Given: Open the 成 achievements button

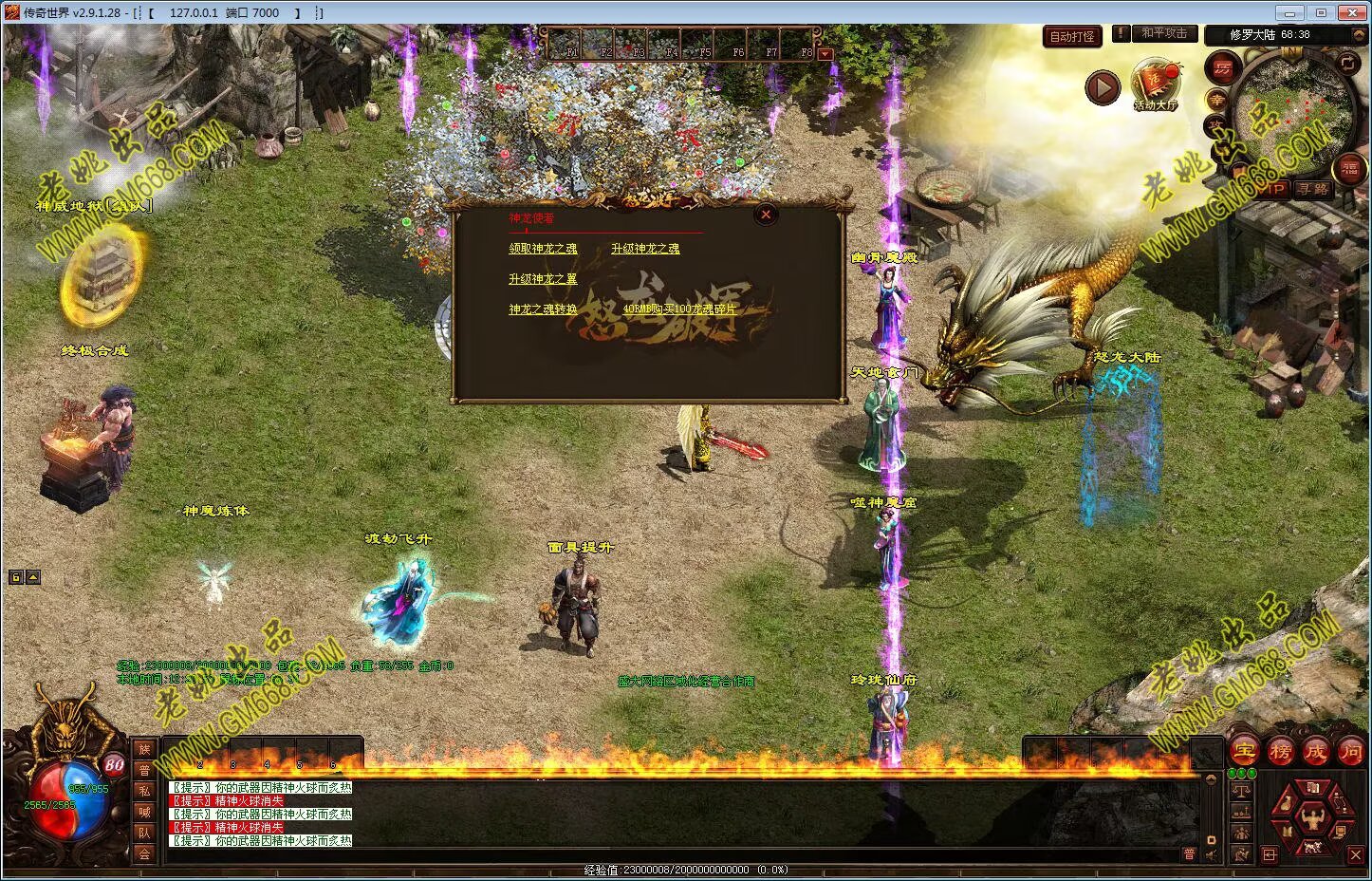Looking at the screenshot, I should pos(1315,751).
